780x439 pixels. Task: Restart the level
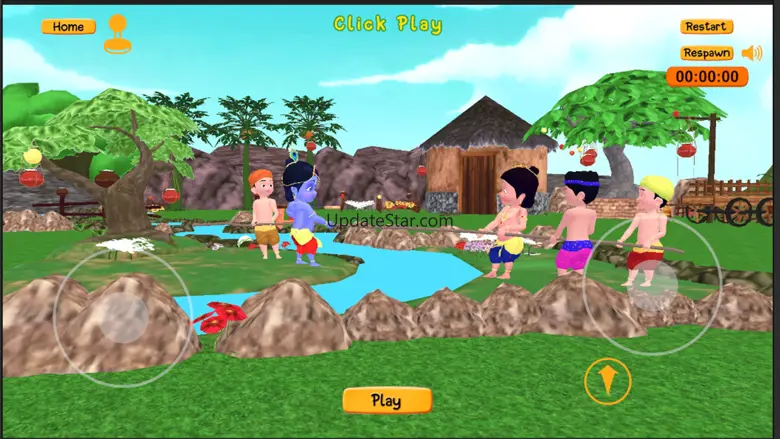point(706,27)
